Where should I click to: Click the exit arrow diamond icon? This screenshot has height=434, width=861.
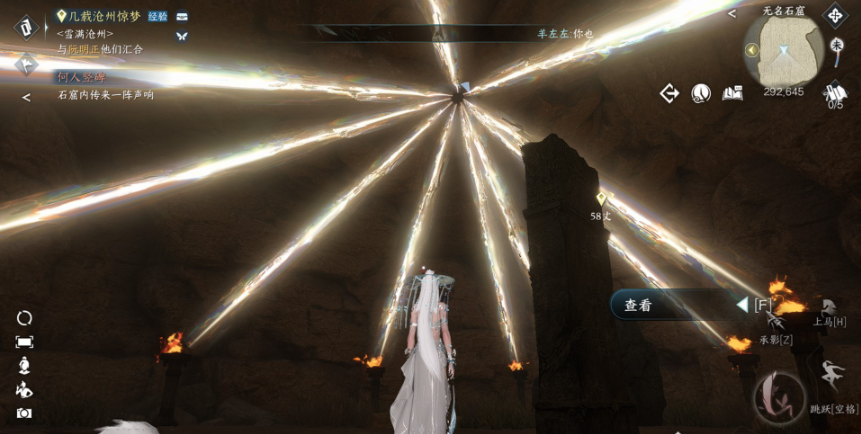pyautogui.click(x=669, y=93)
